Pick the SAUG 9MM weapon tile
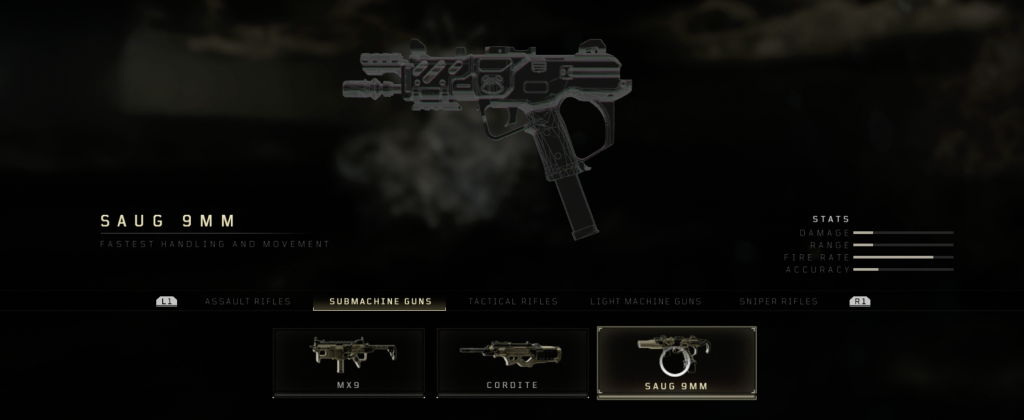The image size is (1024, 420). (676, 362)
